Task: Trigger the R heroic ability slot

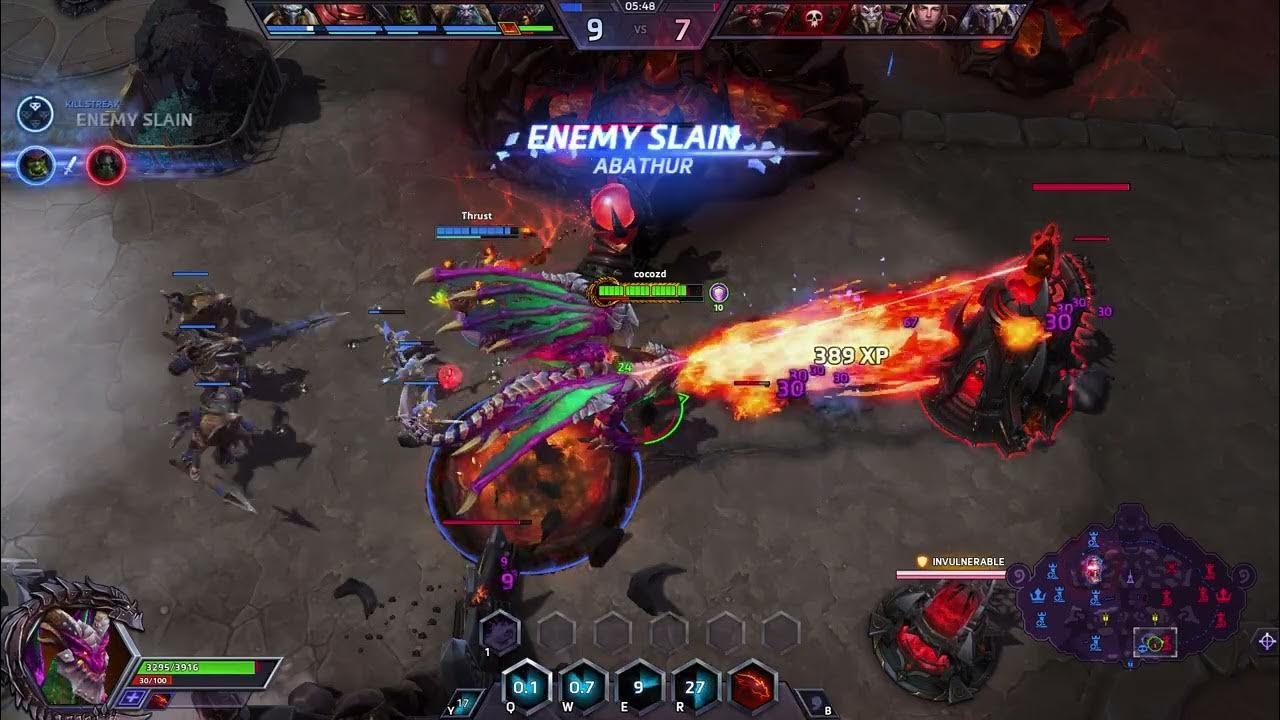Action: (695, 687)
